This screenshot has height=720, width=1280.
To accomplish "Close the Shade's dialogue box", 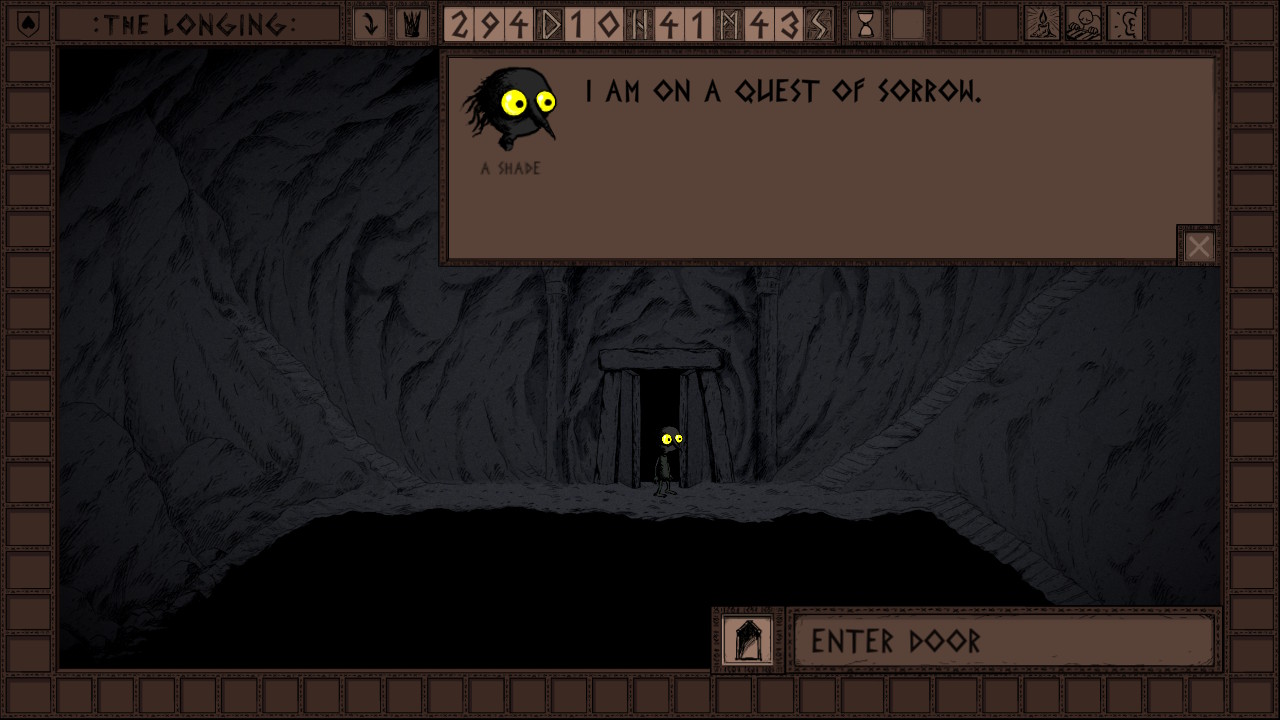I will pyautogui.click(x=1198, y=246).
